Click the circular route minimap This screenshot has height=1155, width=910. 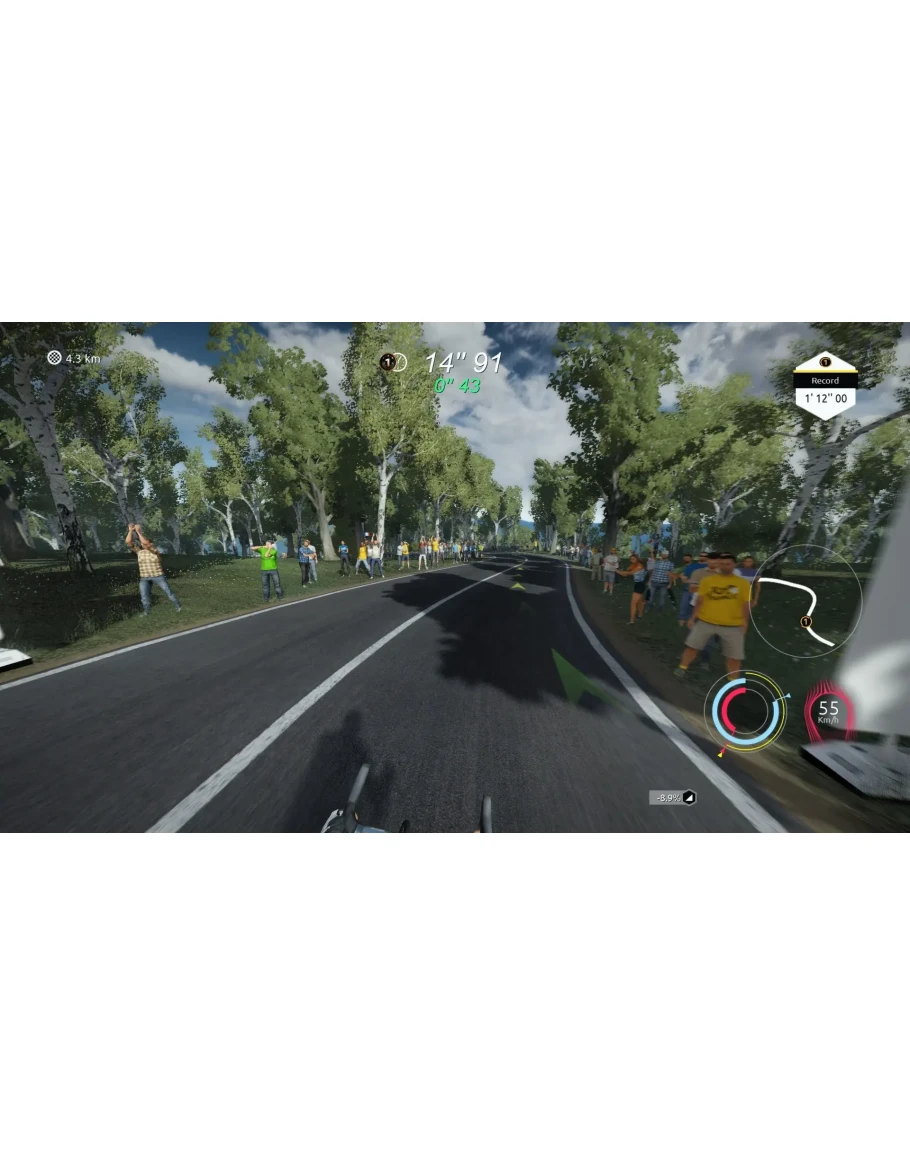click(807, 601)
